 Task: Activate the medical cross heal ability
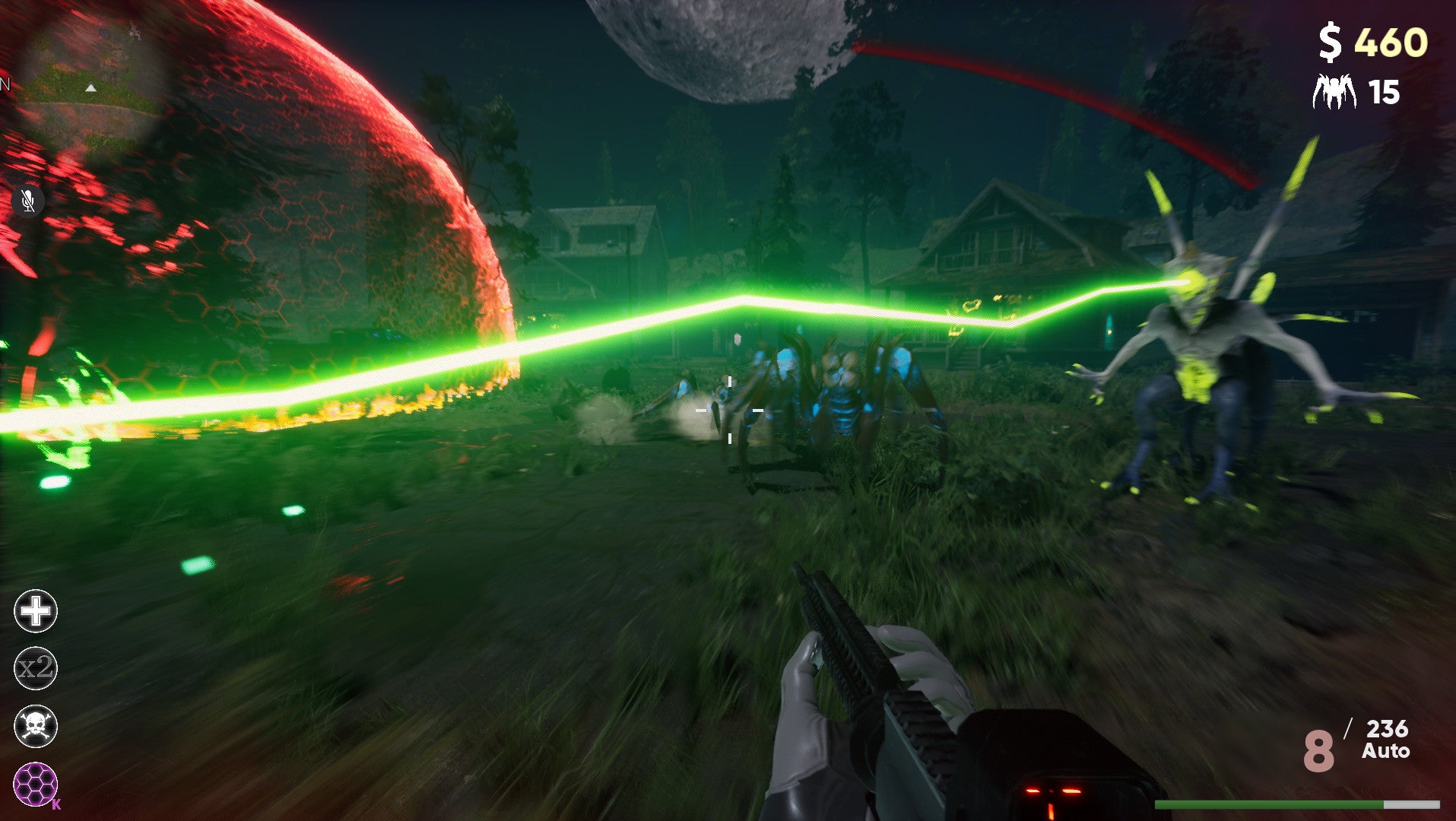click(36, 611)
